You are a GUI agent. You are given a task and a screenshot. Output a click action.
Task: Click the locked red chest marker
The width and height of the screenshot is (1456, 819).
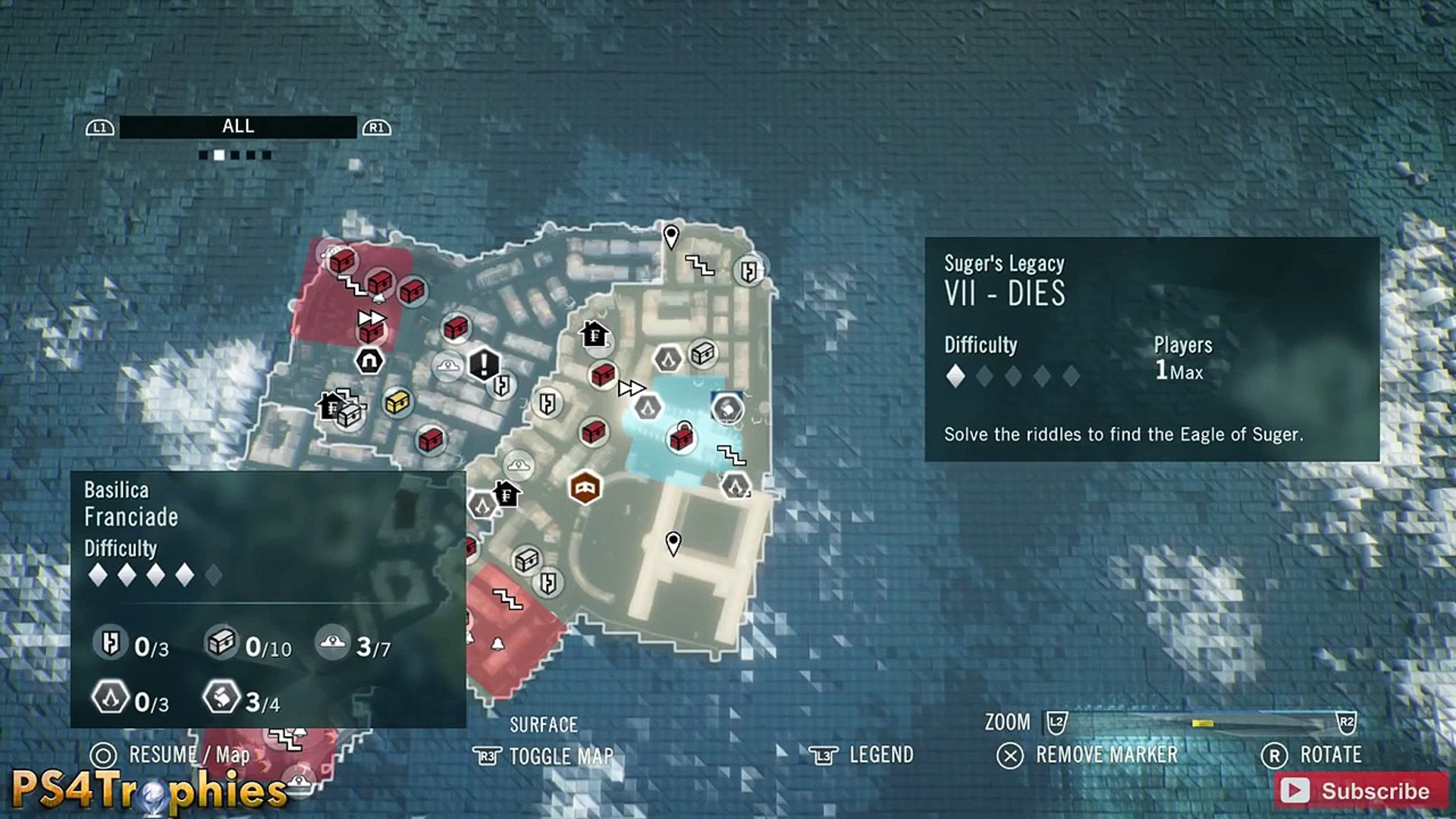pos(682,438)
